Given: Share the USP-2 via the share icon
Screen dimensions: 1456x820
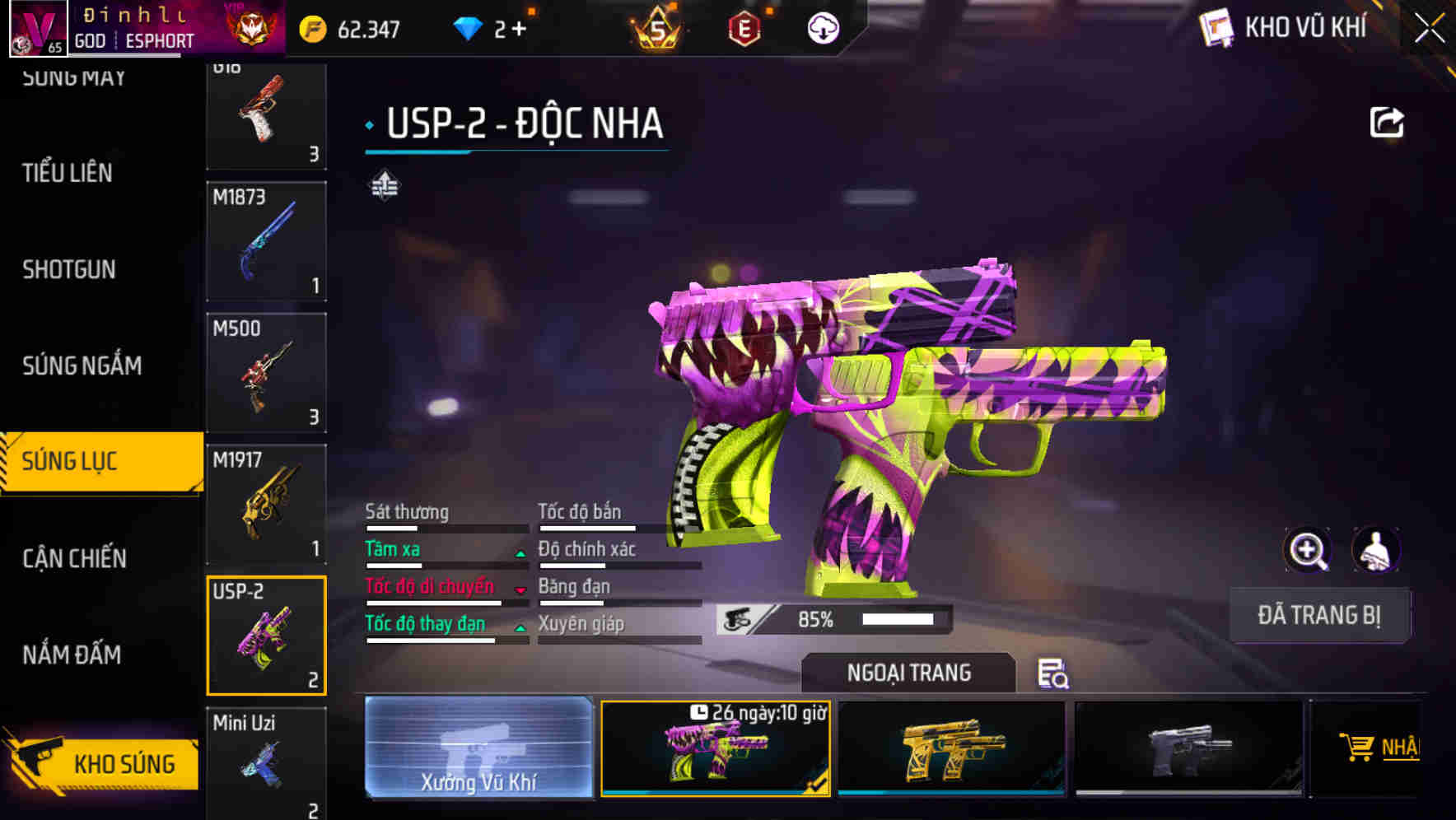Looking at the screenshot, I should (x=1388, y=120).
